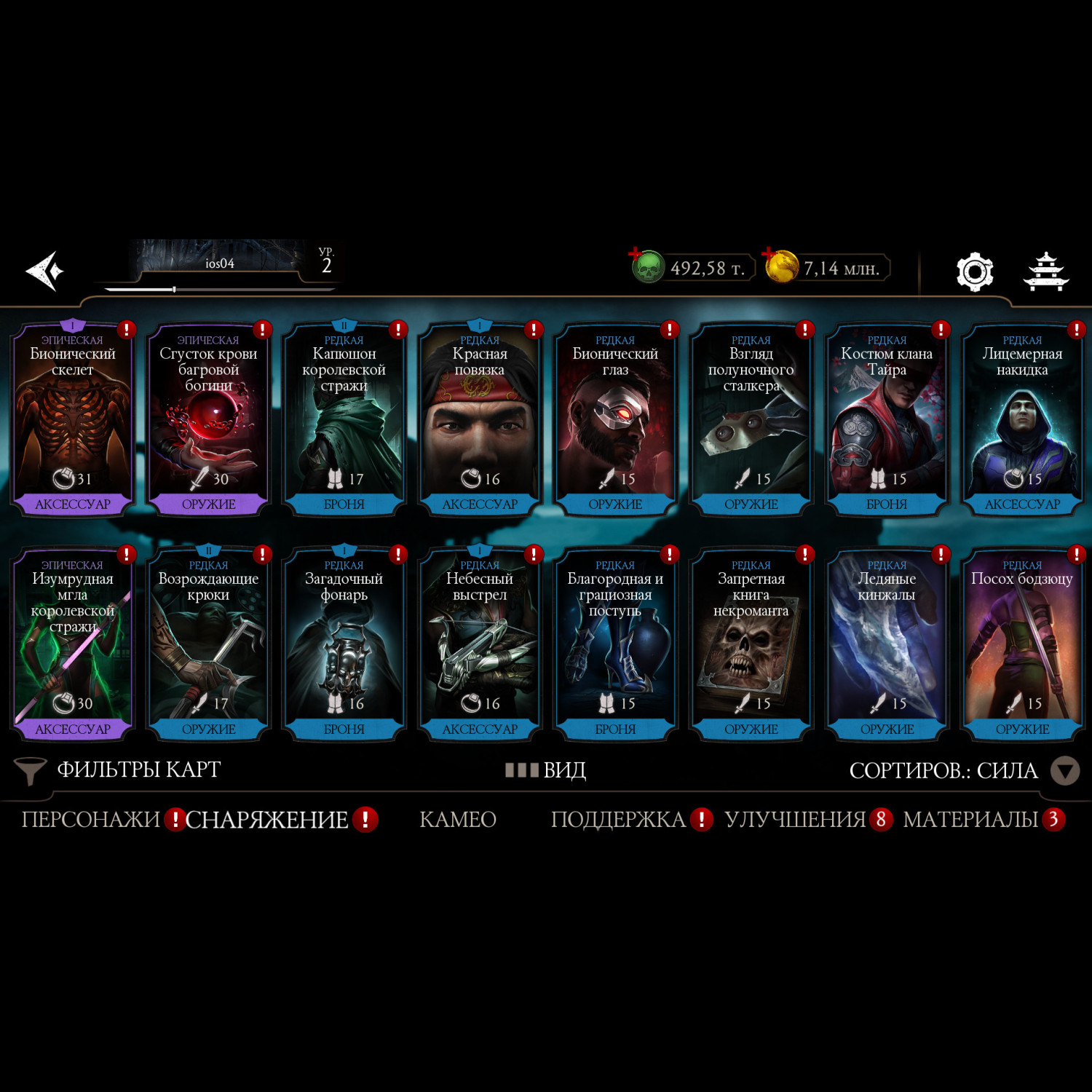The height and width of the screenshot is (1092, 1092).
Task: Open the gear settings menu
Action: point(974,272)
